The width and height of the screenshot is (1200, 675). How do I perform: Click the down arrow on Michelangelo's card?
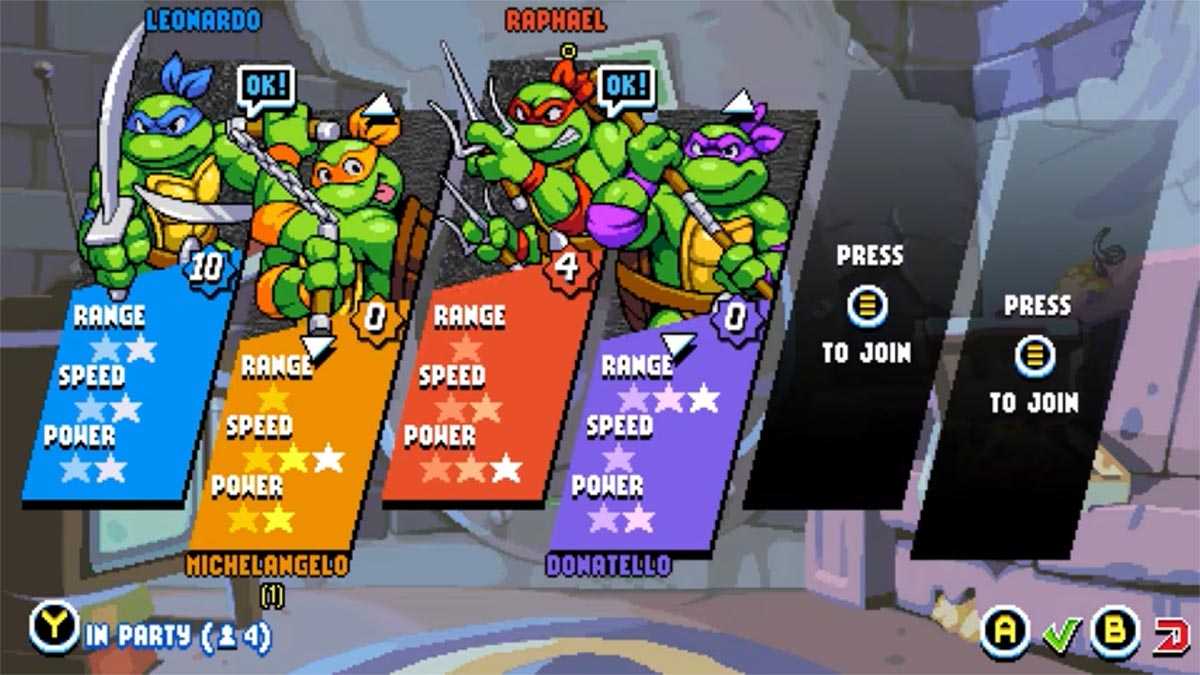317,347
